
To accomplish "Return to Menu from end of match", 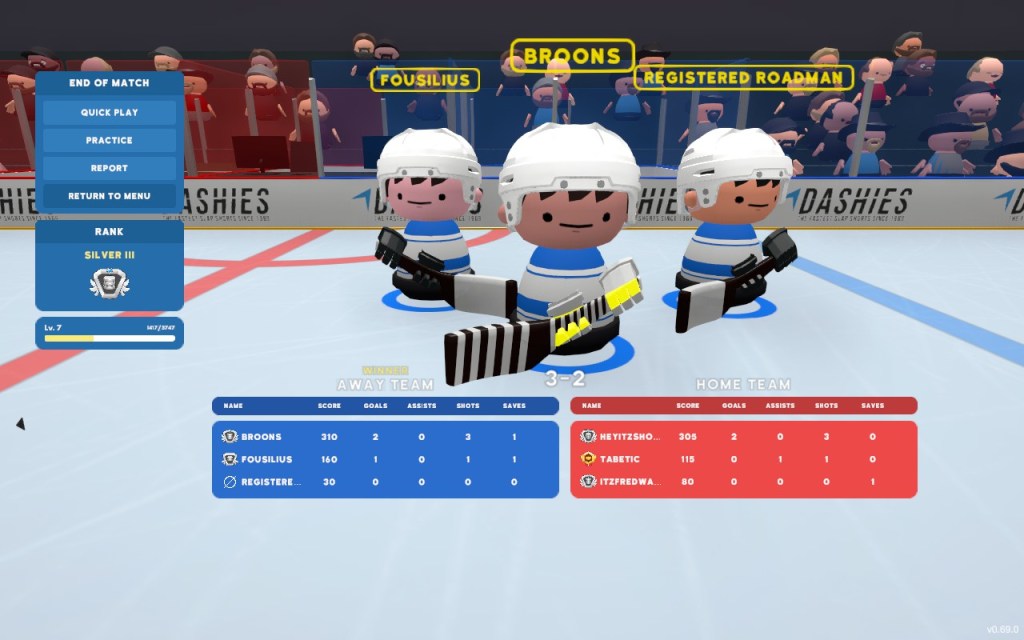I will pos(110,196).
